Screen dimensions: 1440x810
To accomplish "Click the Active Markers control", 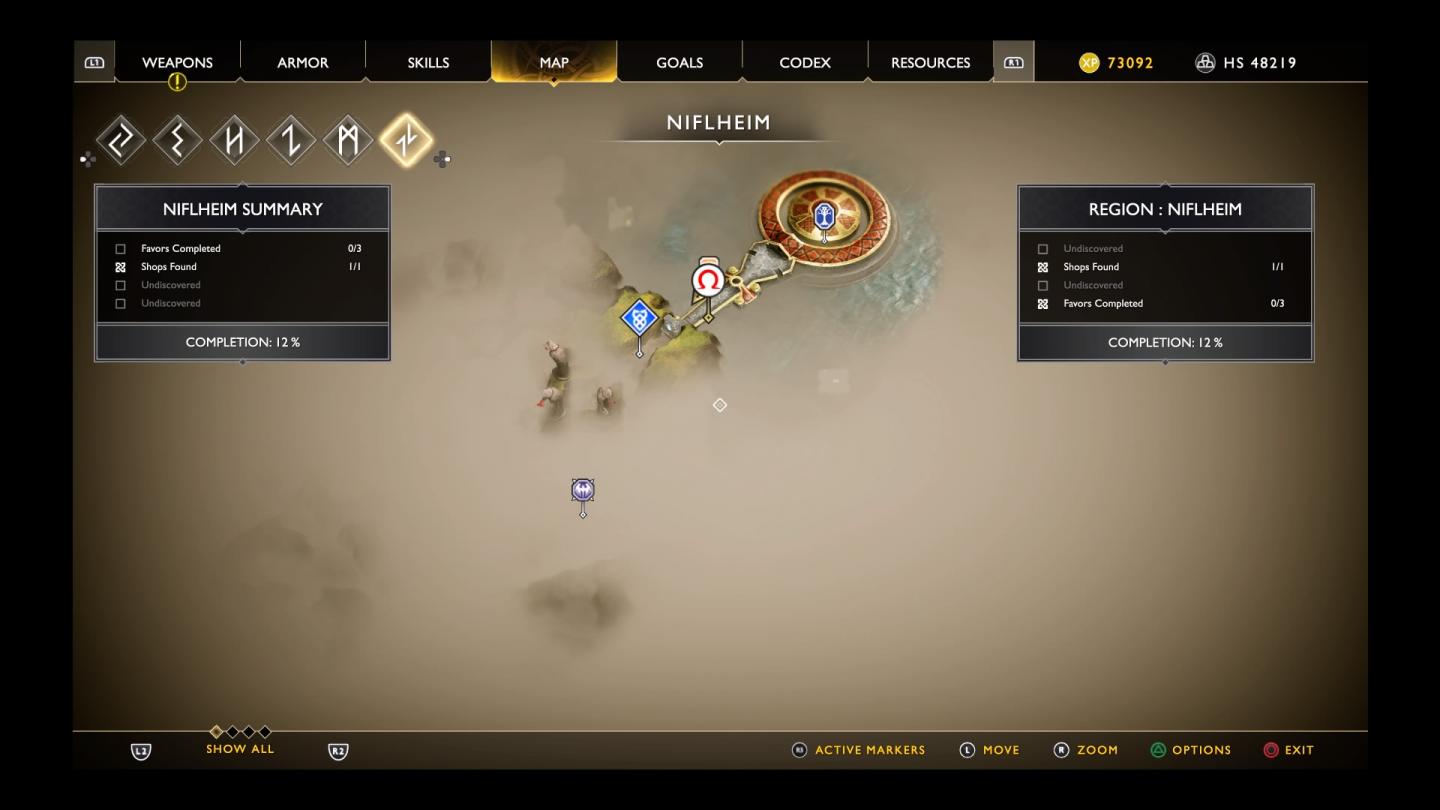I will point(858,749).
